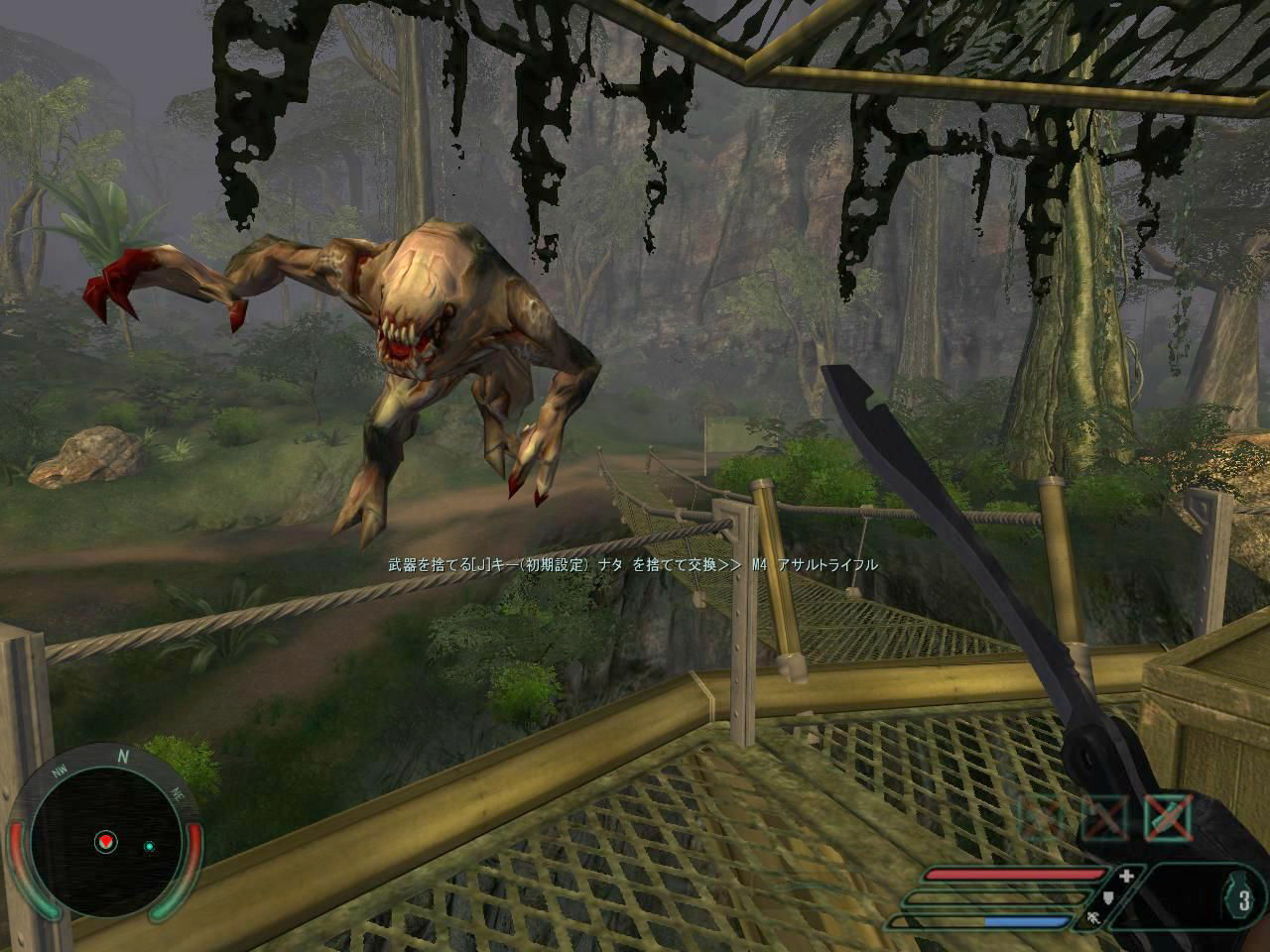
Task: Click the armor shield icon on the HUD
Action: coord(1108,898)
